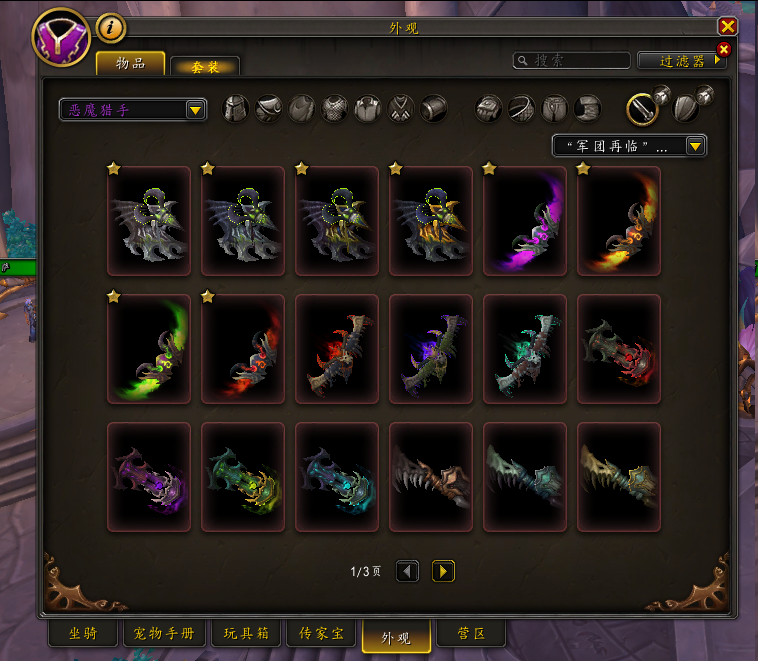
Task: Click the search box
Action: pyautogui.click(x=572, y=61)
